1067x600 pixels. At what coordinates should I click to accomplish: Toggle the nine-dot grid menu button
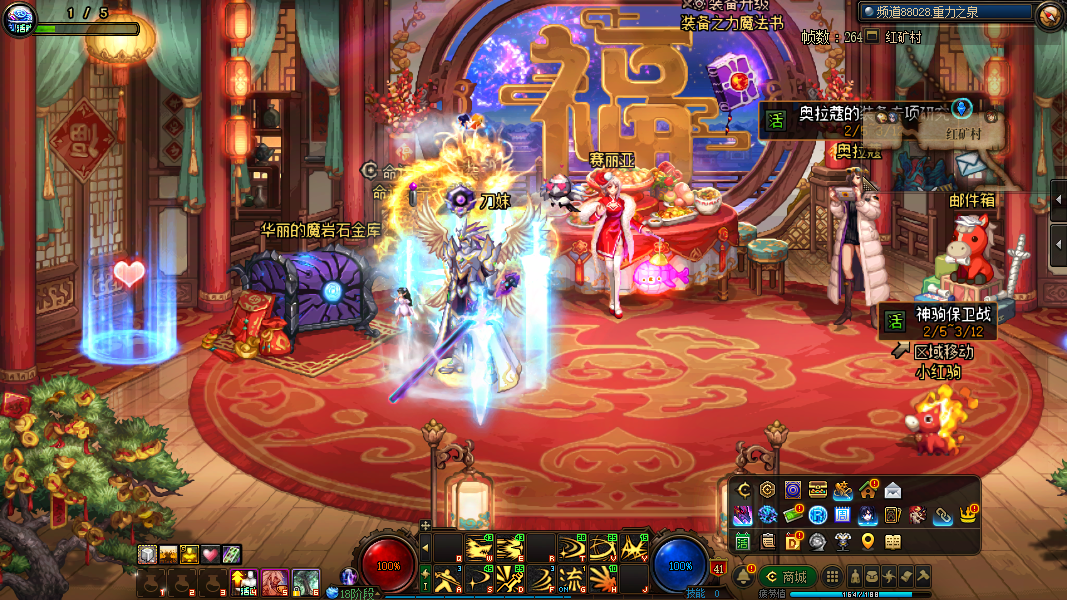[x=831, y=577]
